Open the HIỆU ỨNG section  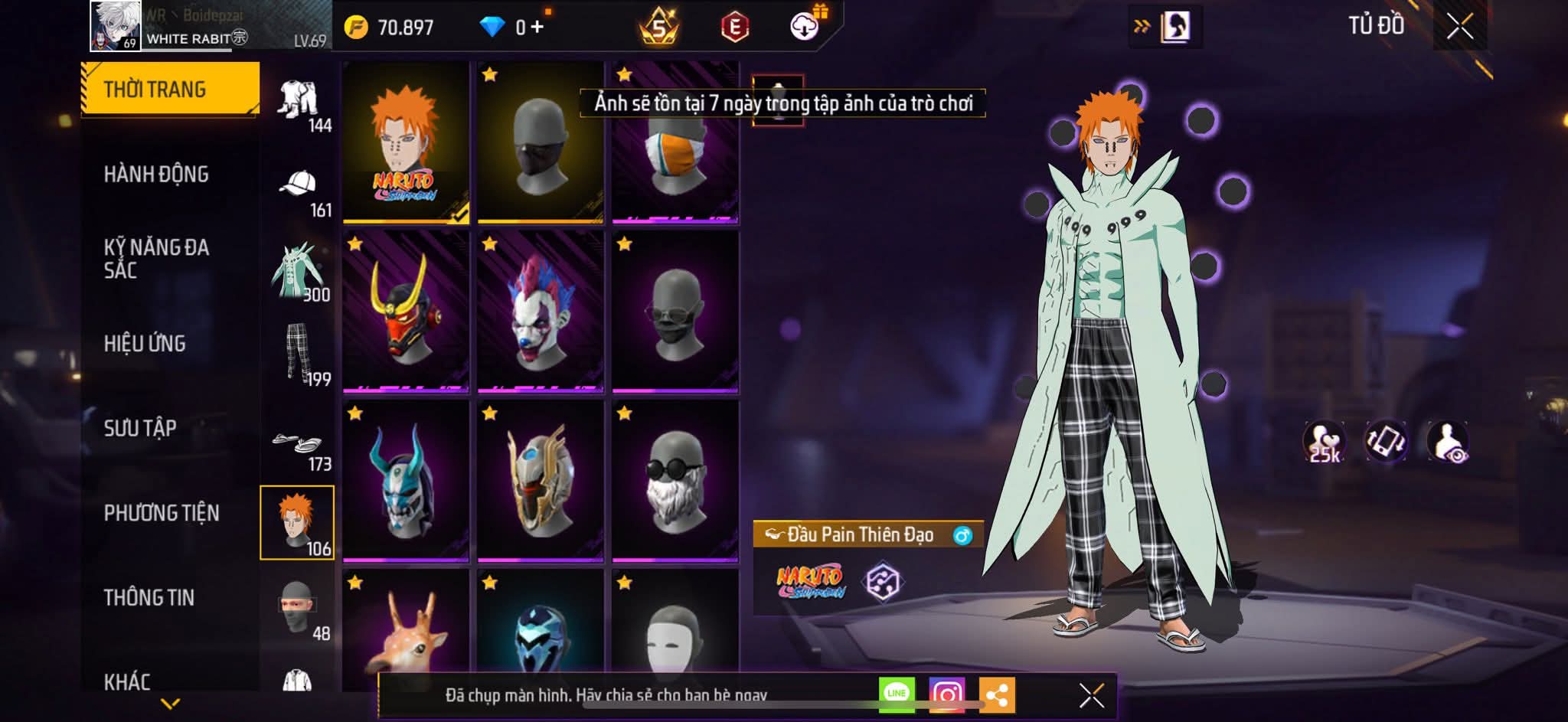tap(145, 344)
